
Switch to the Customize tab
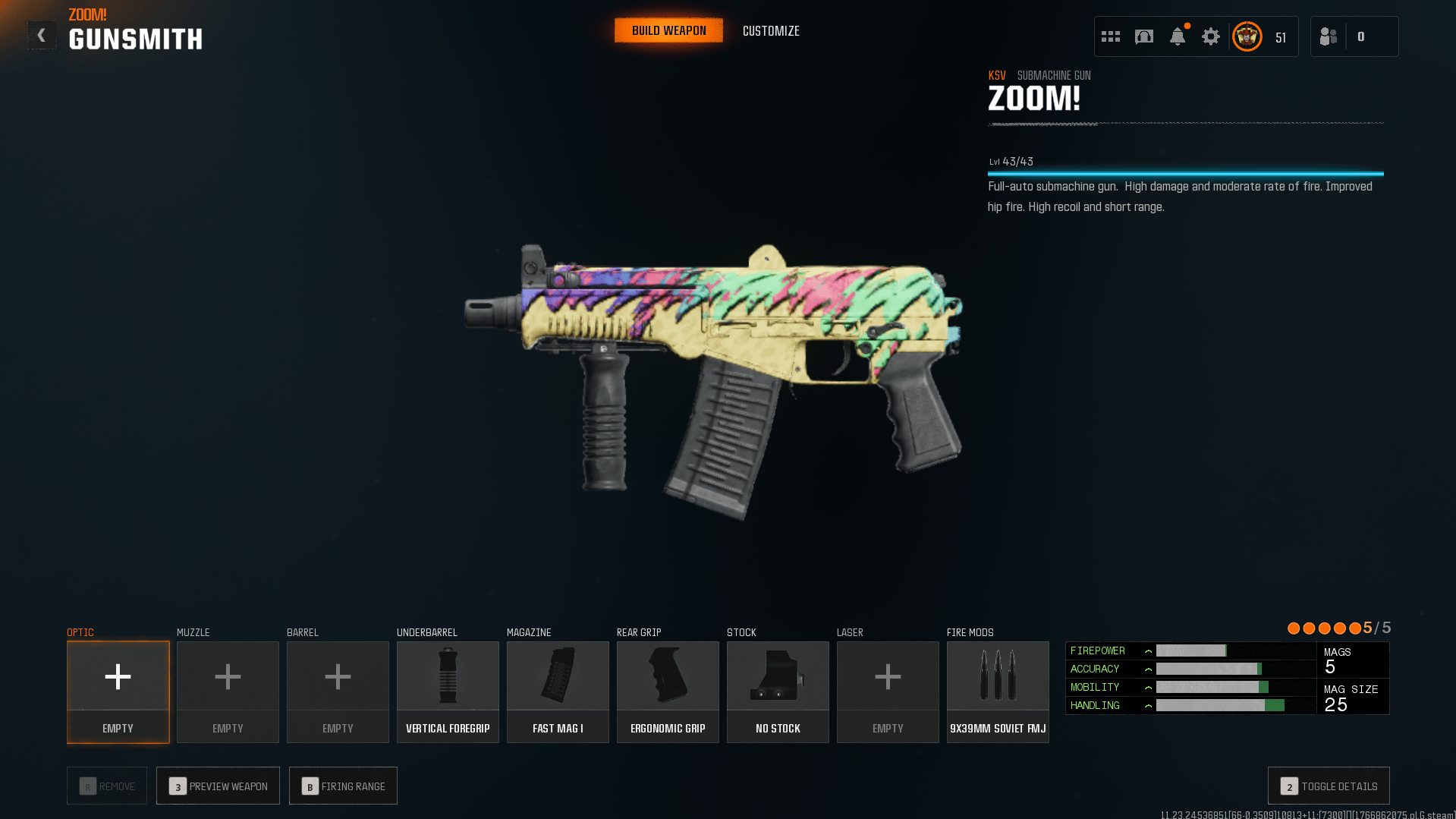pos(771,31)
